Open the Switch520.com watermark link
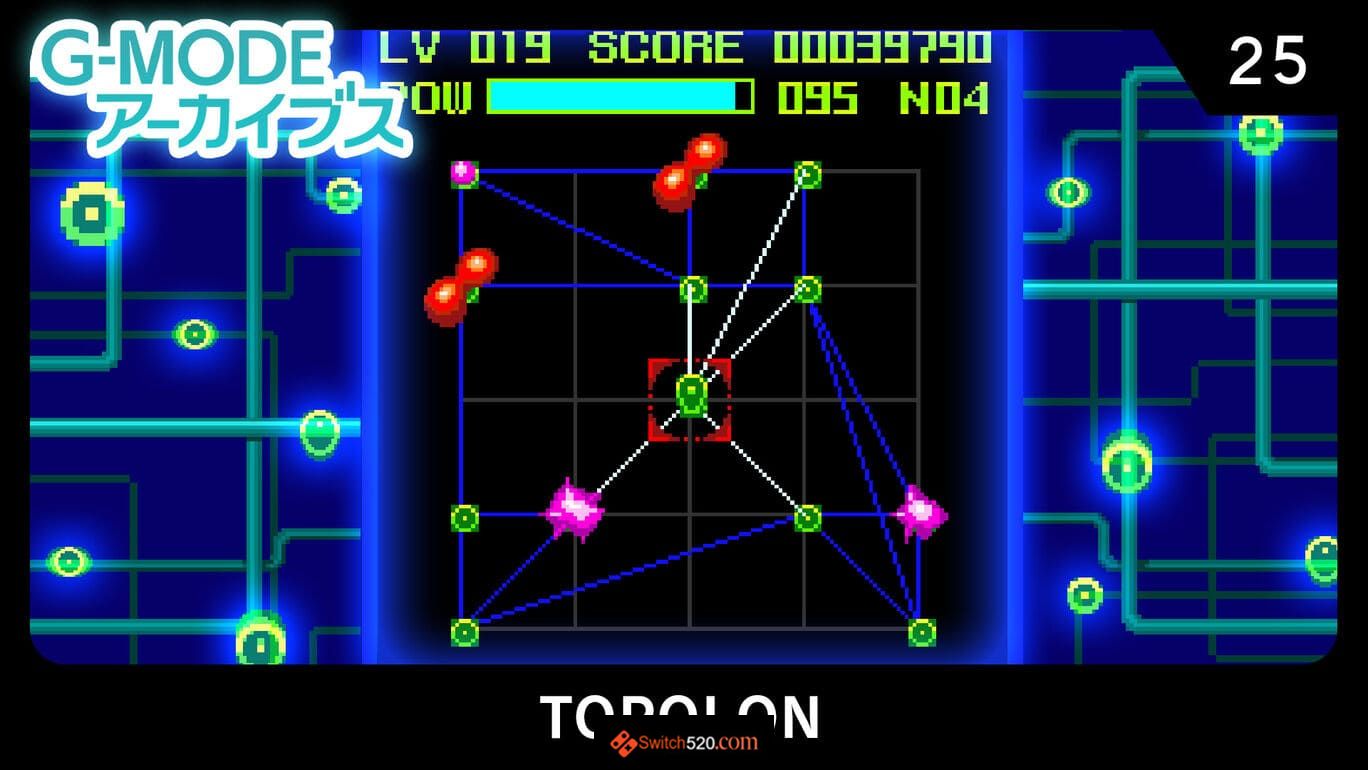Viewport: 1368px width, 770px height. [x=684, y=744]
